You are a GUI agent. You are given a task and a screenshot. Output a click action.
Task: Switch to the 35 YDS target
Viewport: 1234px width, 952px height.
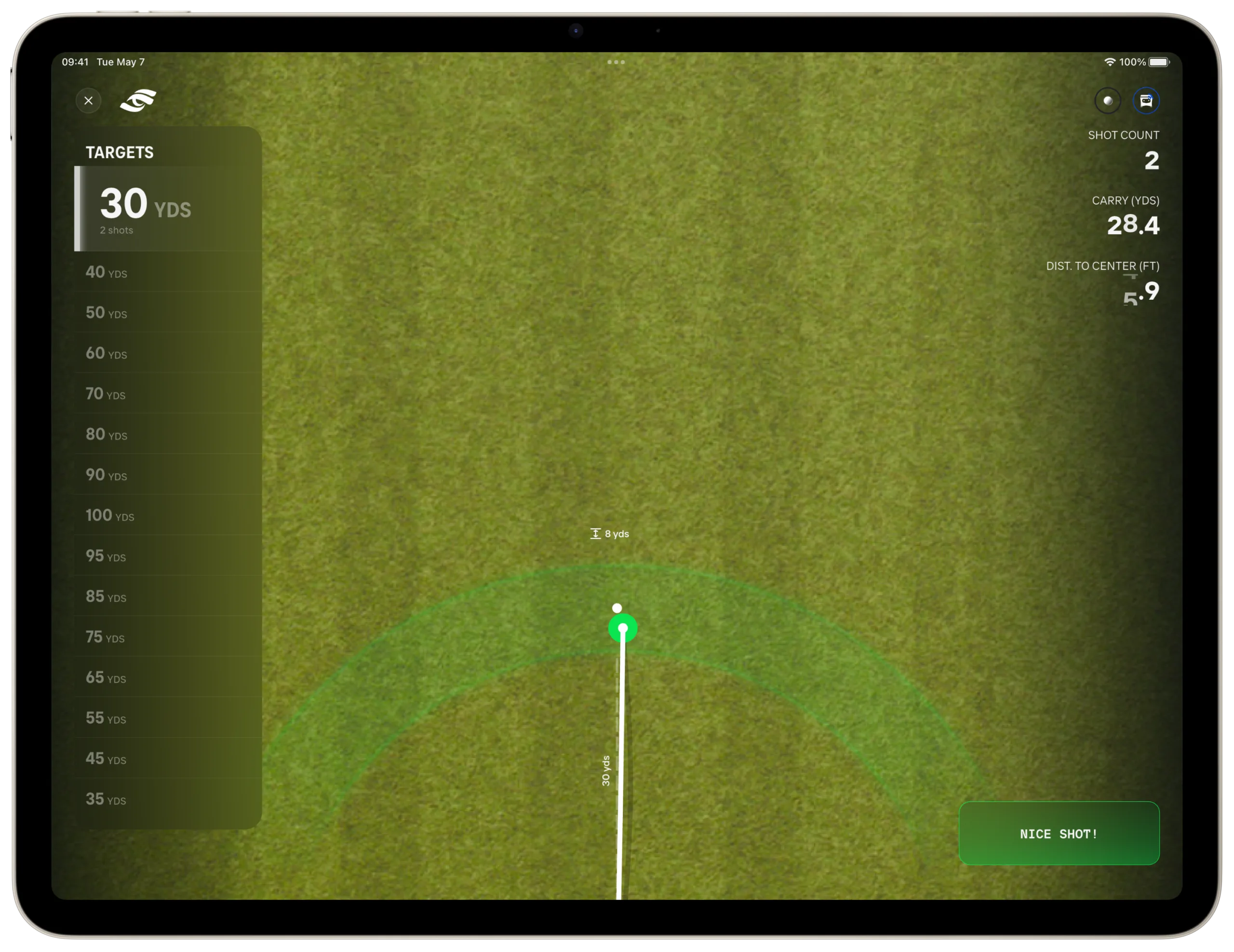168,799
